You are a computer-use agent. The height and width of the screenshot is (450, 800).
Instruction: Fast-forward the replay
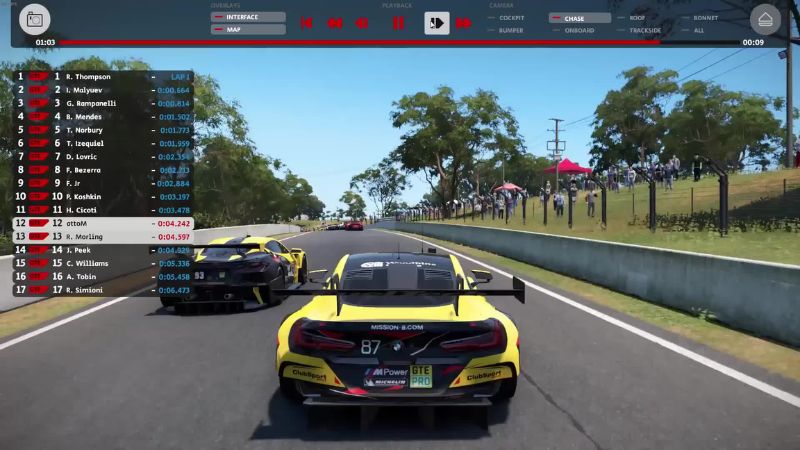(464, 23)
